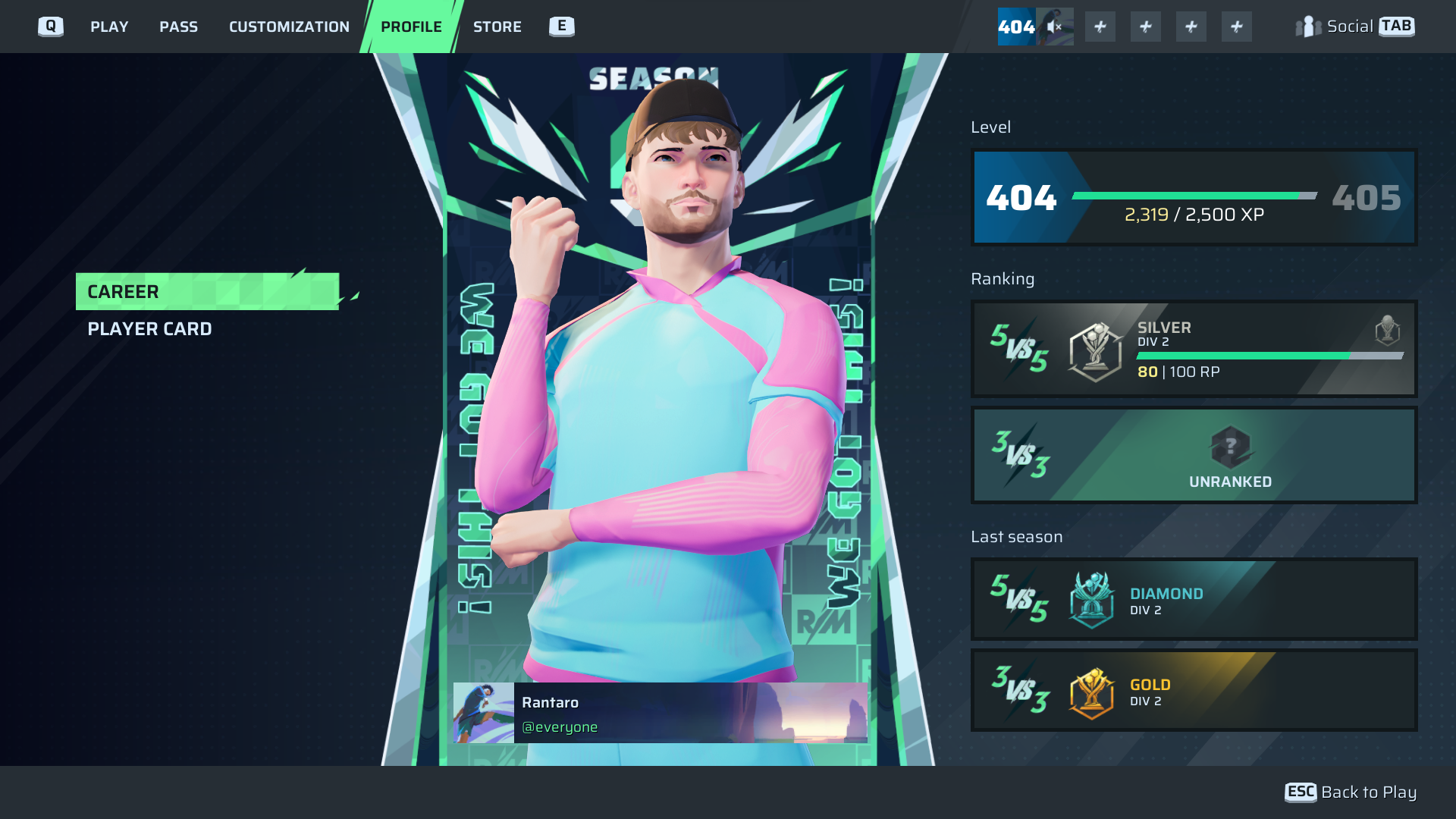
Task: Click the level 404 XP progress panel
Action: [1194, 197]
